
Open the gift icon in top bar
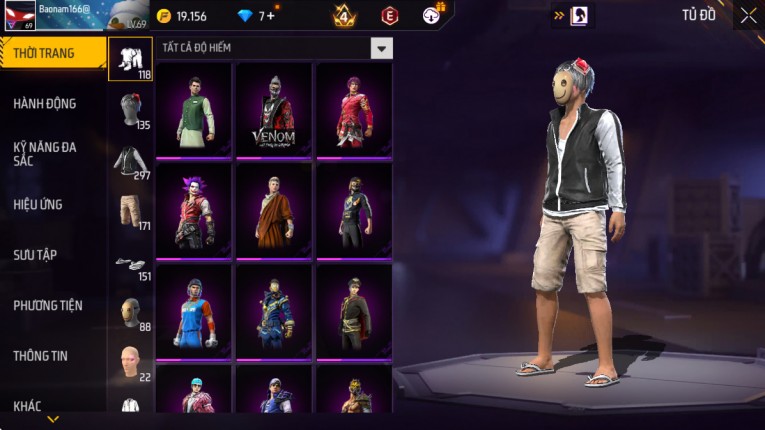433,15
